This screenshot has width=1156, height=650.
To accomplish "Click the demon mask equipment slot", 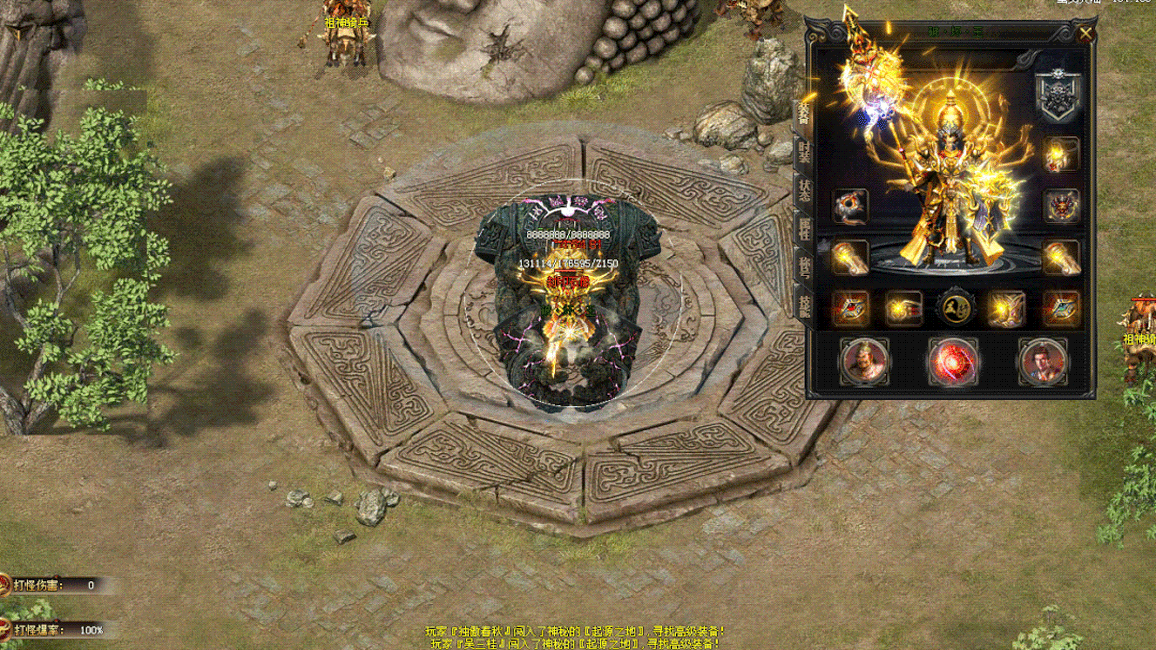I will click(x=1061, y=206).
